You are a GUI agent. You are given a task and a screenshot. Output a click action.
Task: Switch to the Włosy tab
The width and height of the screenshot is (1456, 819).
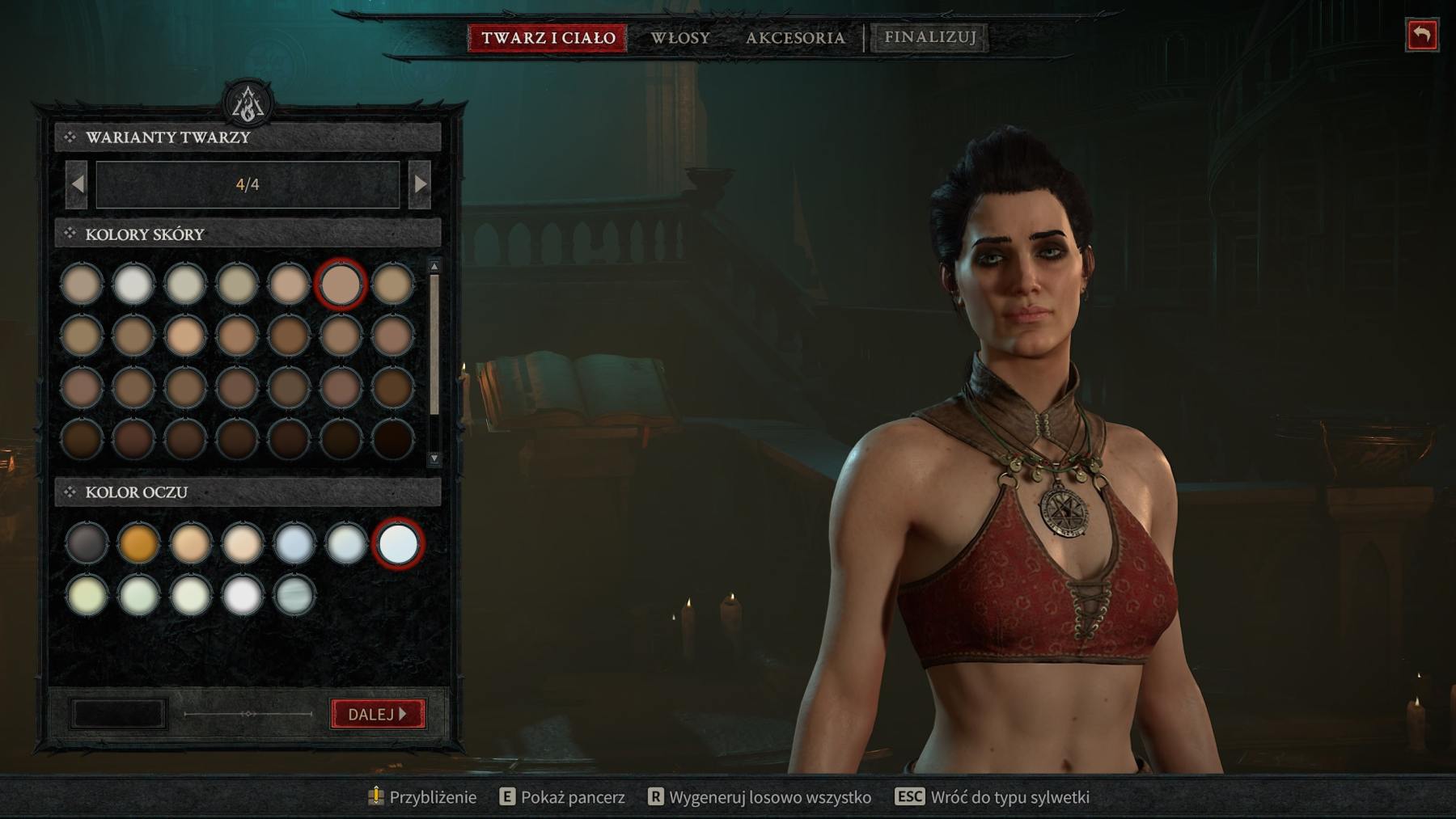click(x=680, y=37)
